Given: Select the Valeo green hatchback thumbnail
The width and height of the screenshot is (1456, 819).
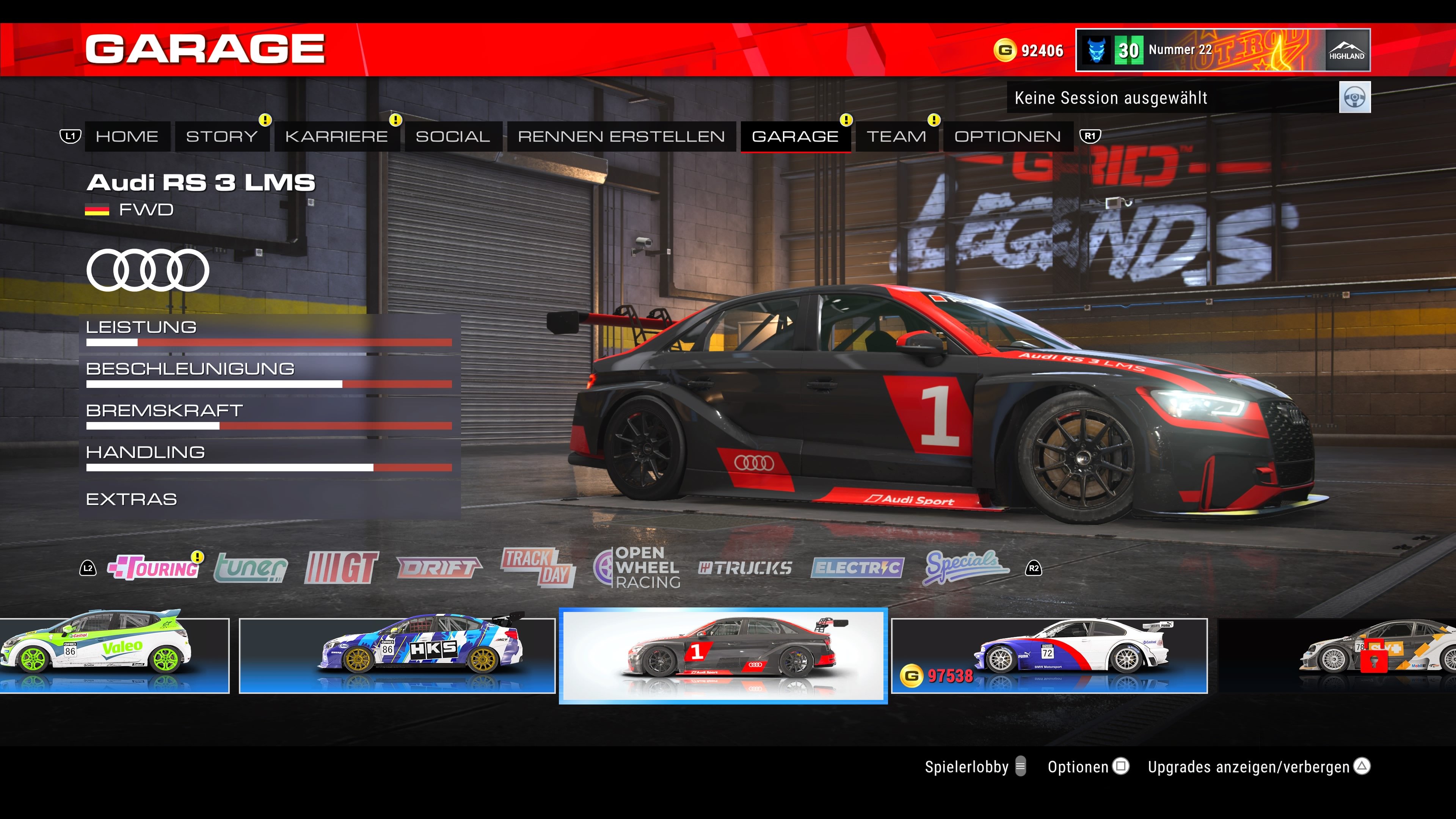Looking at the screenshot, I should click(x=113, y=656).
